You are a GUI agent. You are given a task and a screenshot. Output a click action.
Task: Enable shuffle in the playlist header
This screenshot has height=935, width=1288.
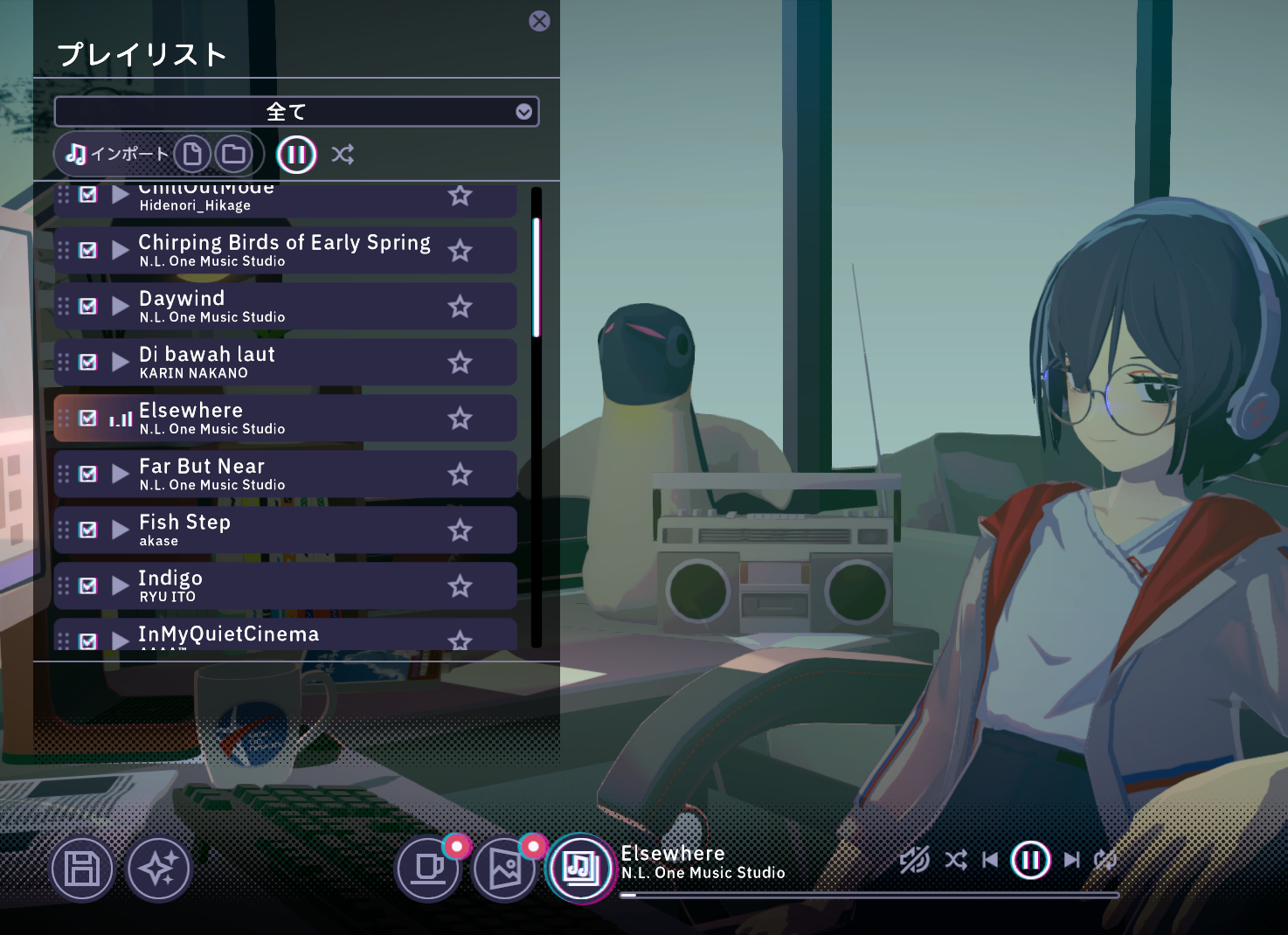click(x=343, y=154)
